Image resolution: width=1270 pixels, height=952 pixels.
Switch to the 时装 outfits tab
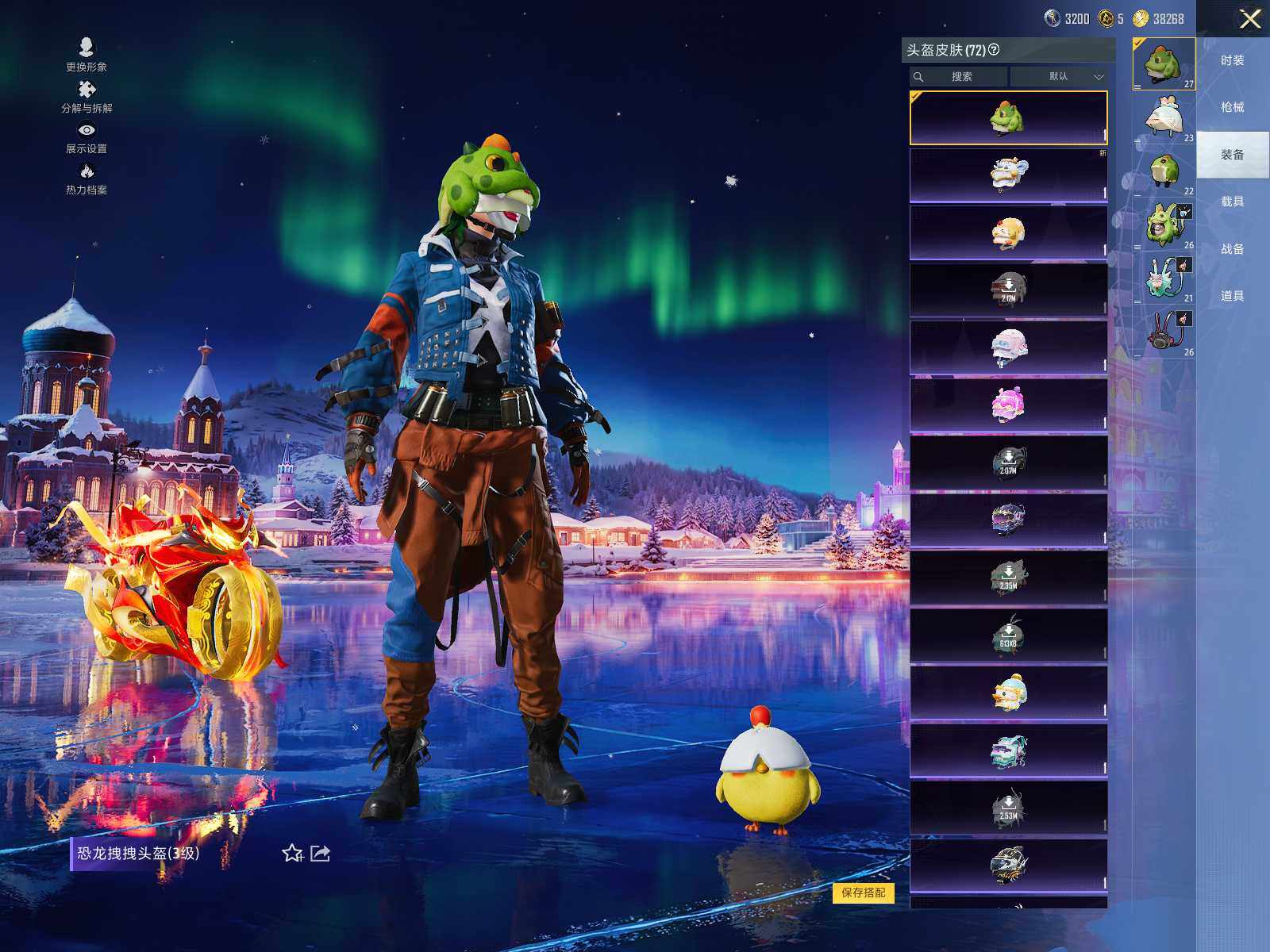tap(1232, 61)
